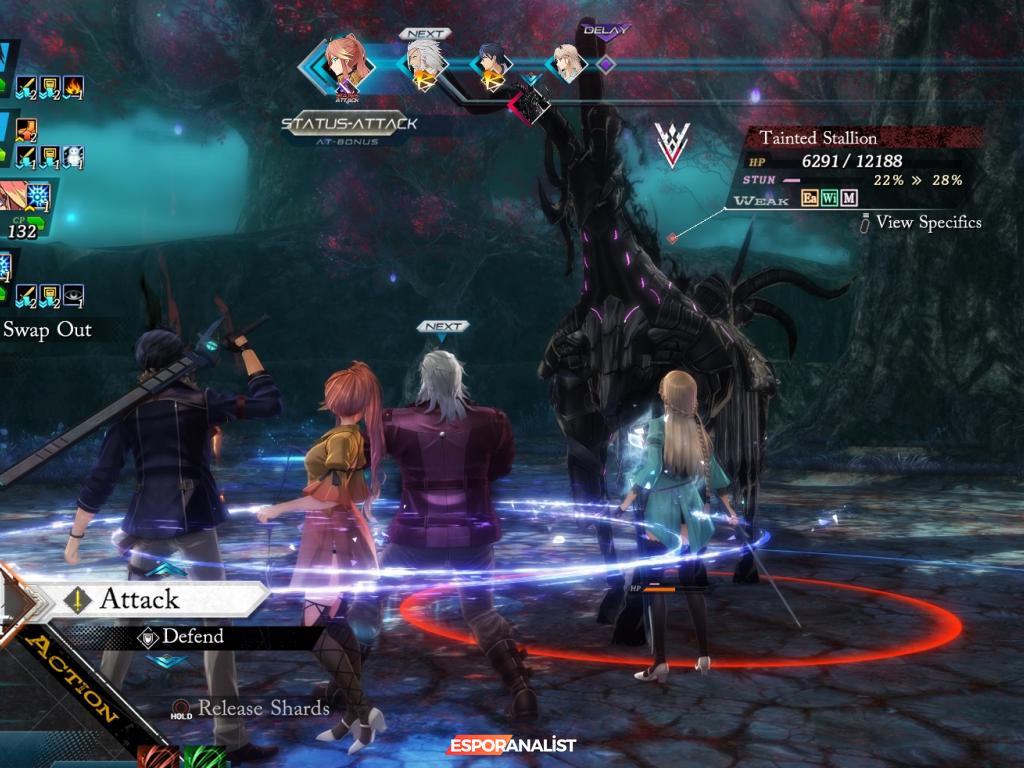Screen dimensions: 1024x768
Task: Choose the Defend command
Action: point(192,636)
